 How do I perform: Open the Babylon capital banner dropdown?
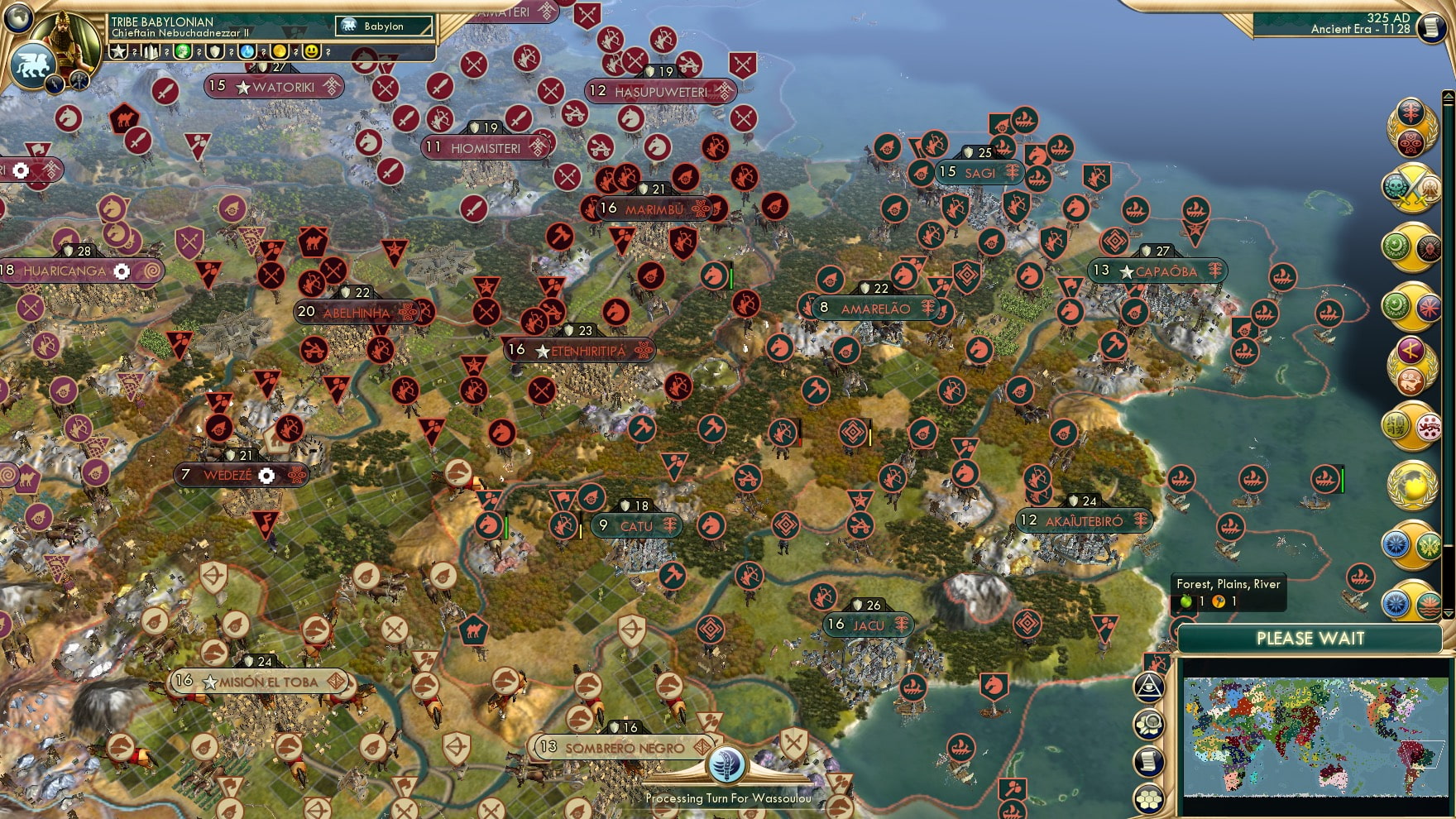pos(385,26)
